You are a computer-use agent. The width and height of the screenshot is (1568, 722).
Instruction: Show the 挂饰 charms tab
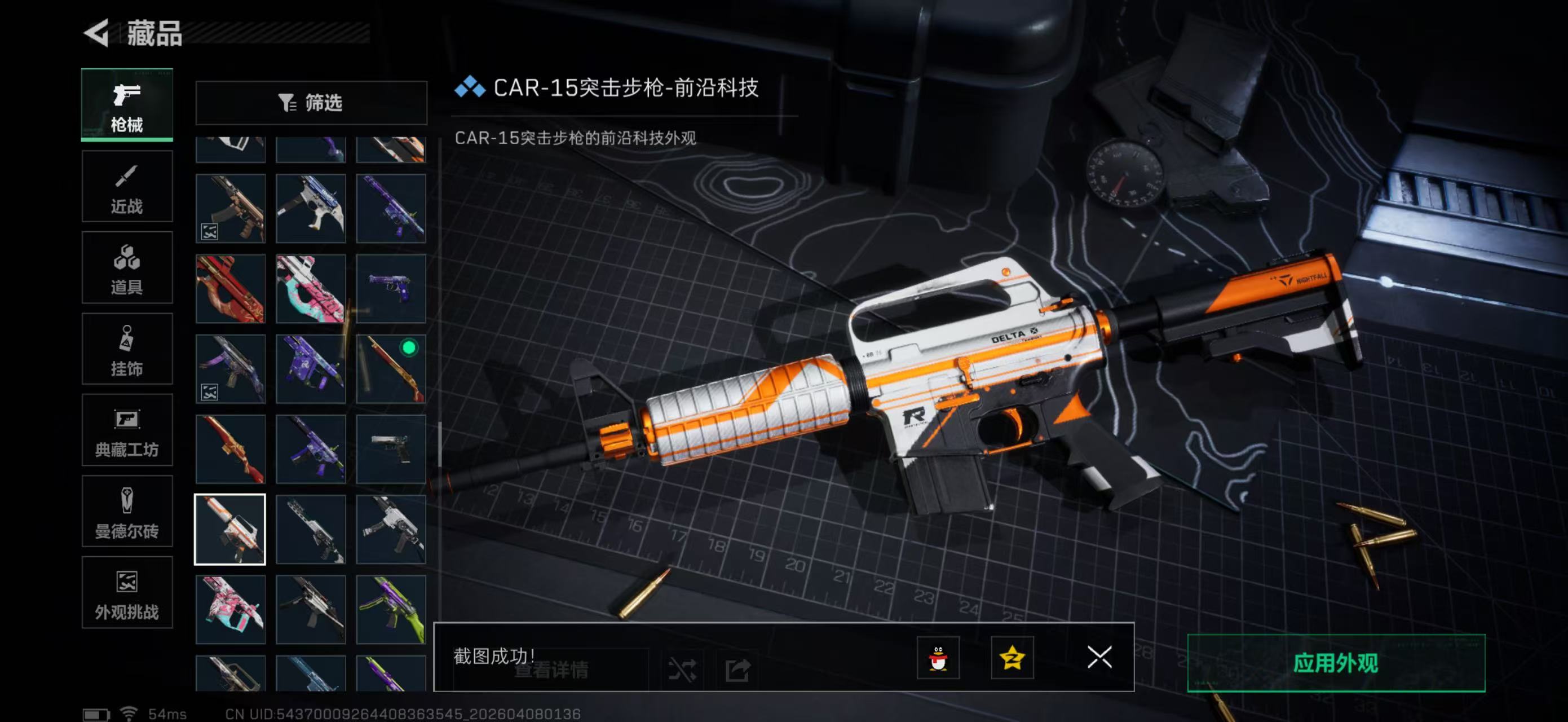pyautogui.click(x=127, y=349)
